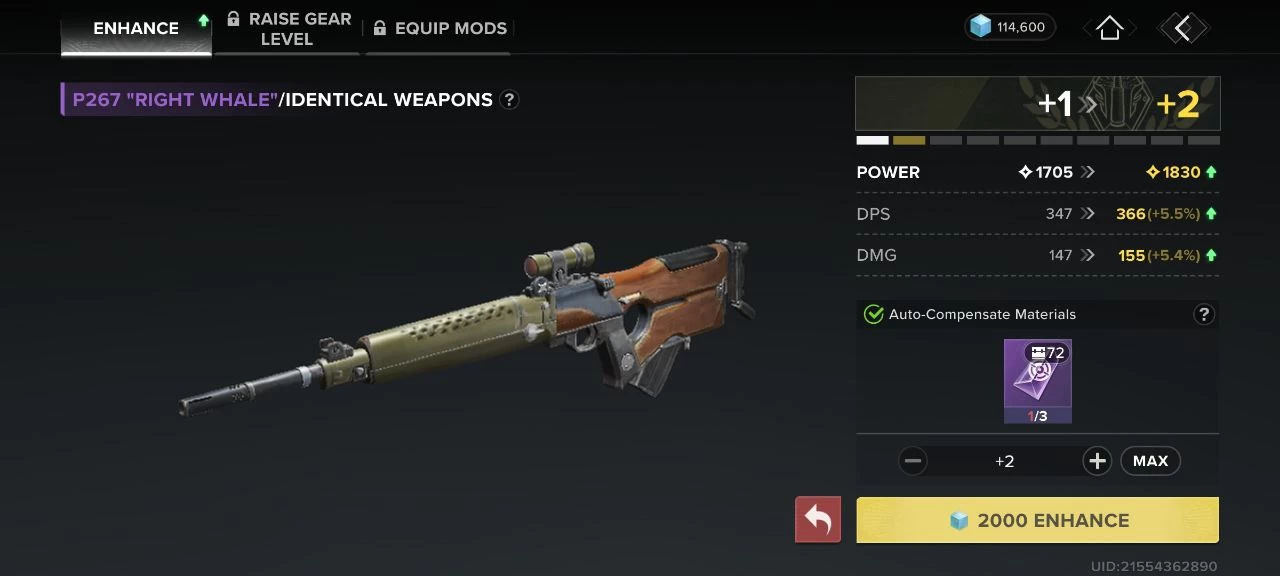Select the Equip Mods tab
This screenshot has height=576, width=1280.
point(440,28)
